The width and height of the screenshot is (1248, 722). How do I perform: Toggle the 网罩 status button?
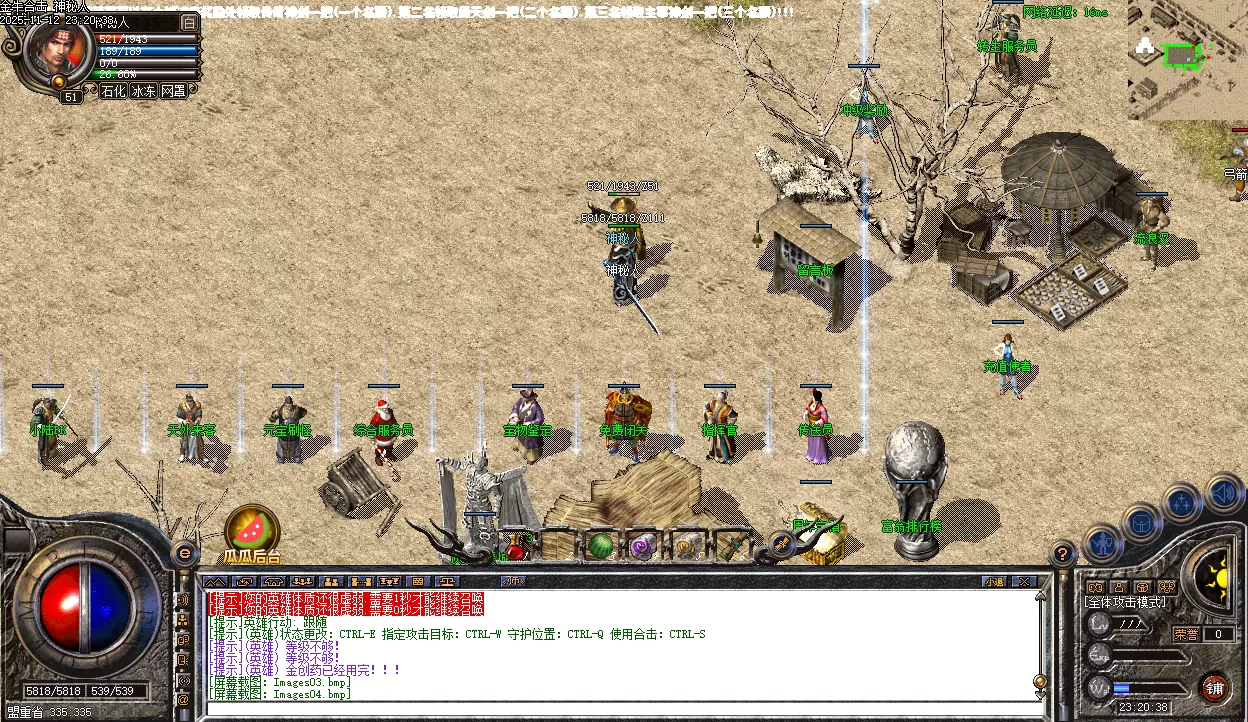(173, 91)
